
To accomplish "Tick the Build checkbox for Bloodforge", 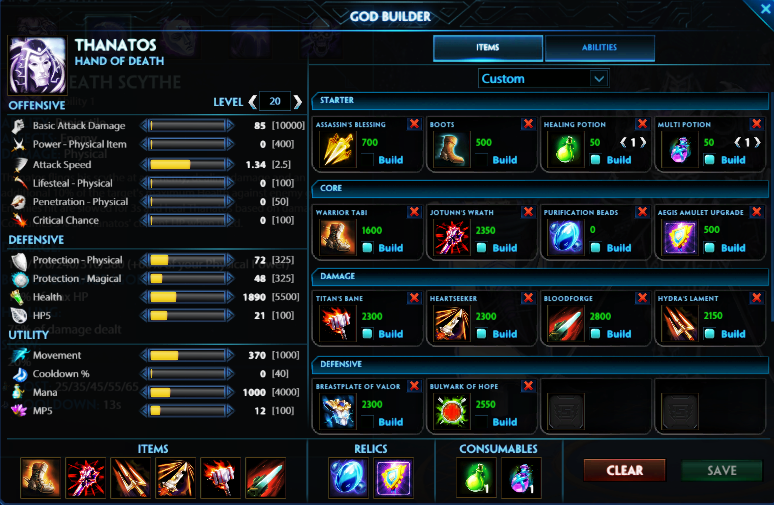I will 596,333.
